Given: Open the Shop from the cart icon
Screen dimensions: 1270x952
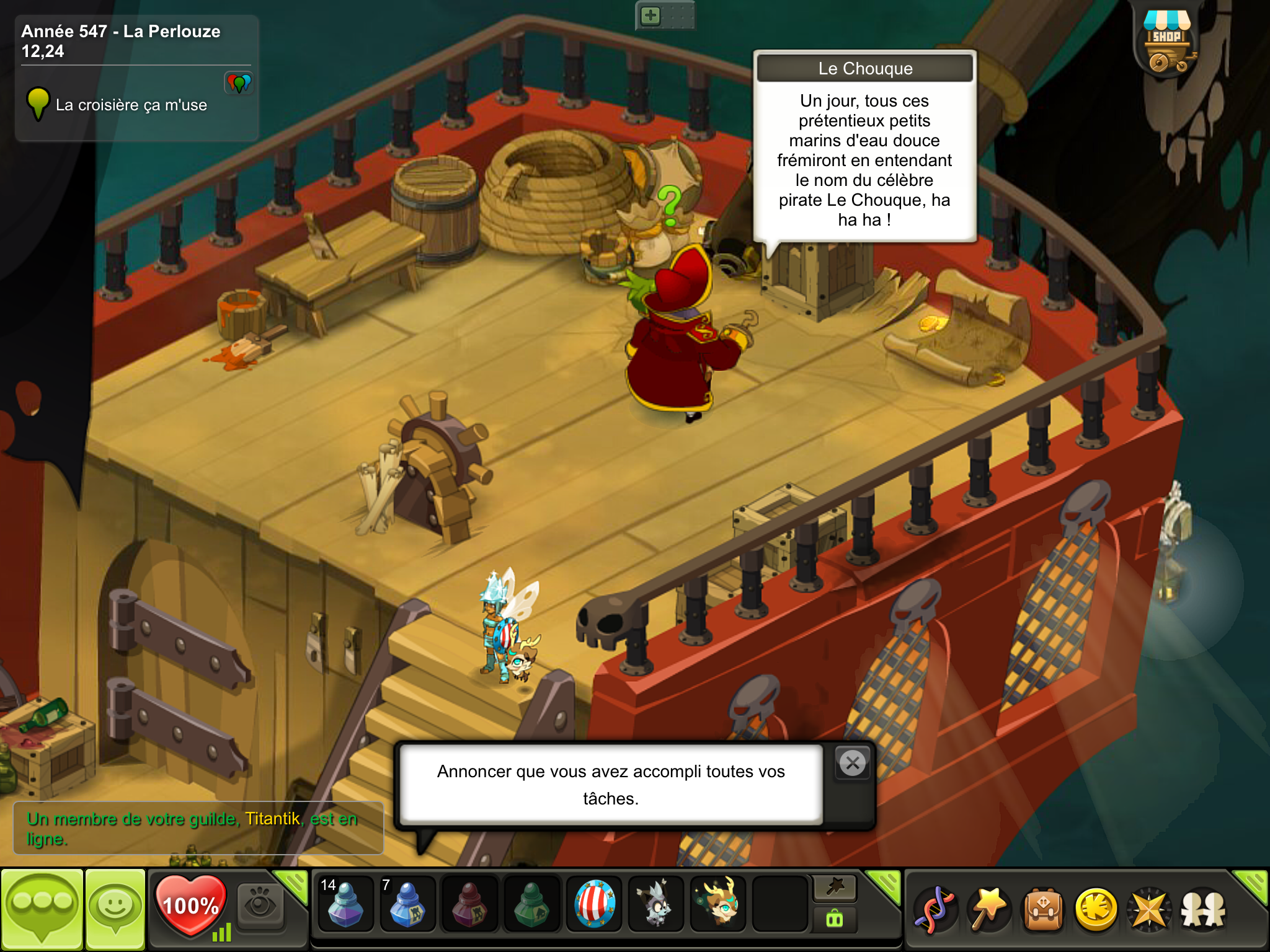Looking at the screenshot, I should point(1167,43).
